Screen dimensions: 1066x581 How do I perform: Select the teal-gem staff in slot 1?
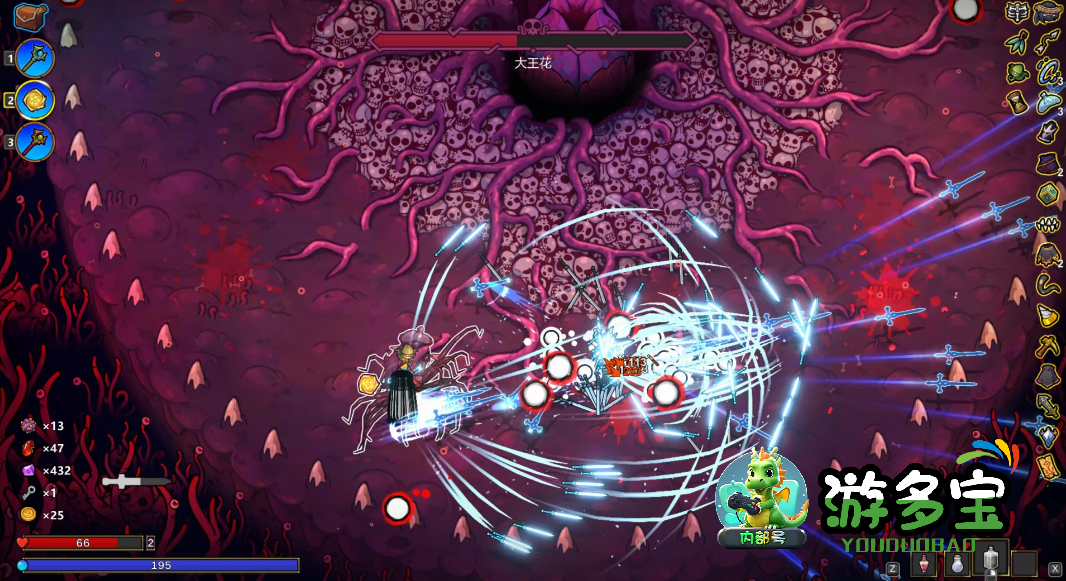pos(34,59)
